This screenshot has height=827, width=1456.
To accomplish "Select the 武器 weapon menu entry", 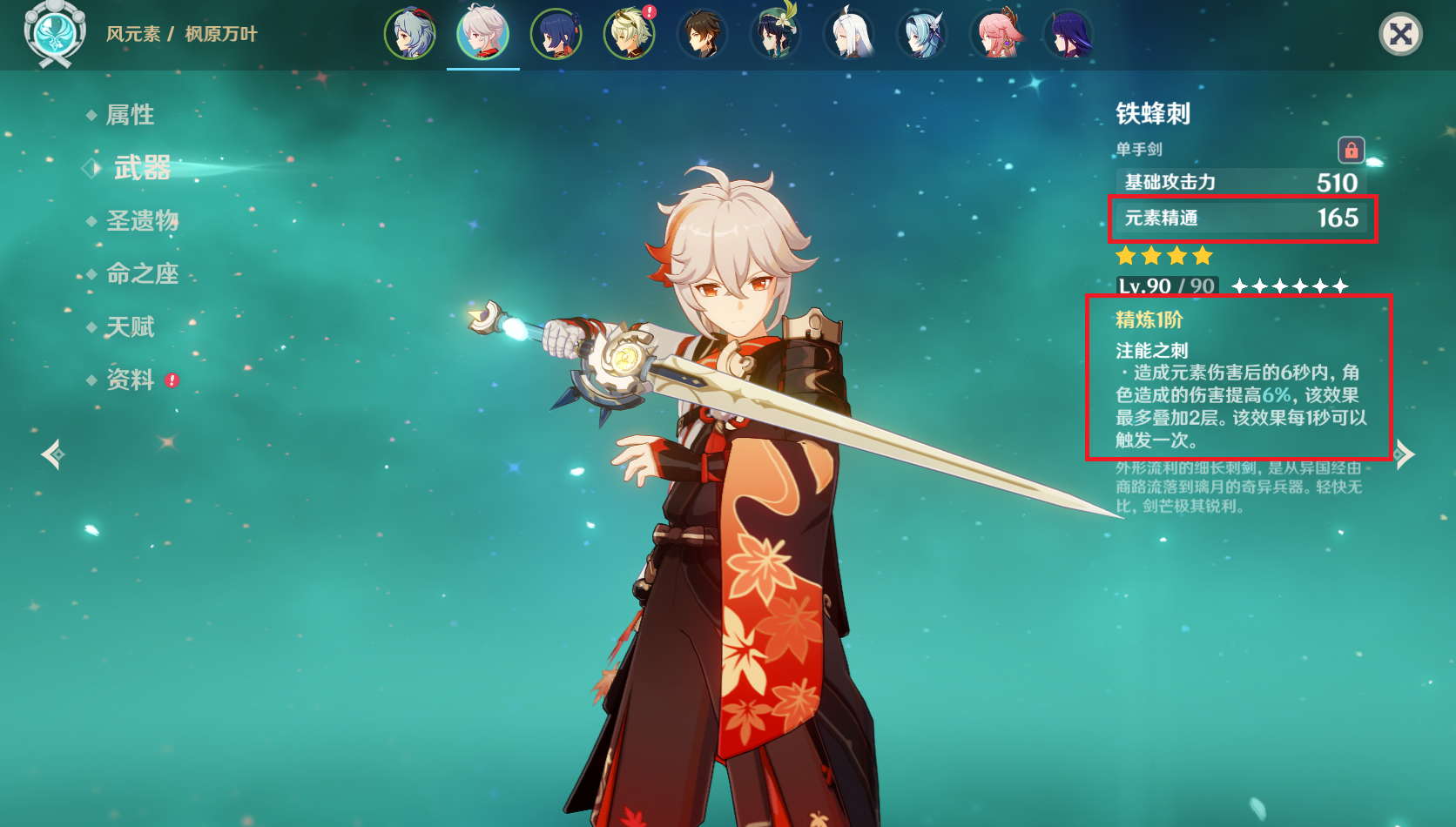I will click(x=142, y=167).
